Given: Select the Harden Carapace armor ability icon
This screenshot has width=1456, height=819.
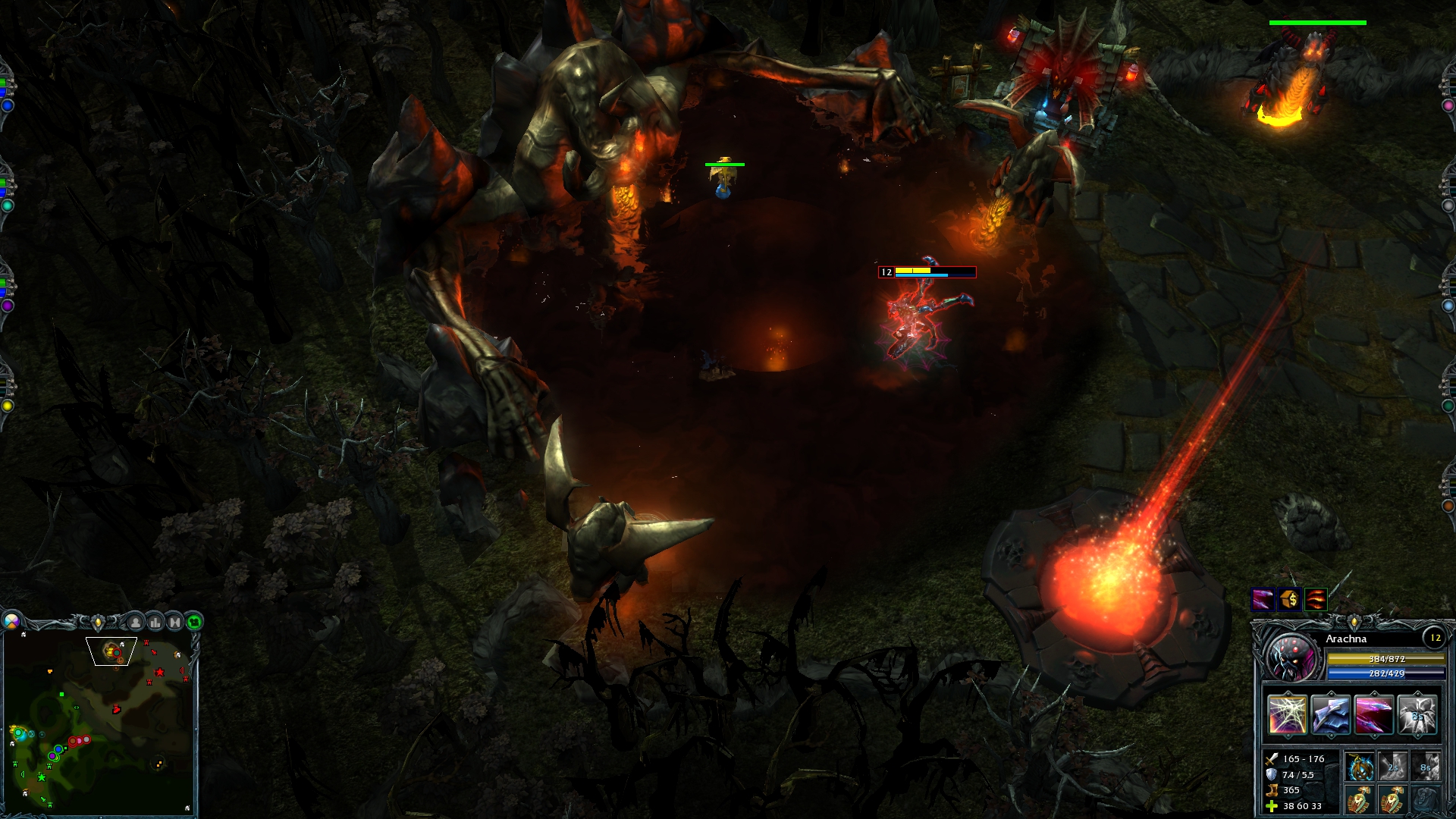Looking at the screenshot, I should pos(1330,715).
